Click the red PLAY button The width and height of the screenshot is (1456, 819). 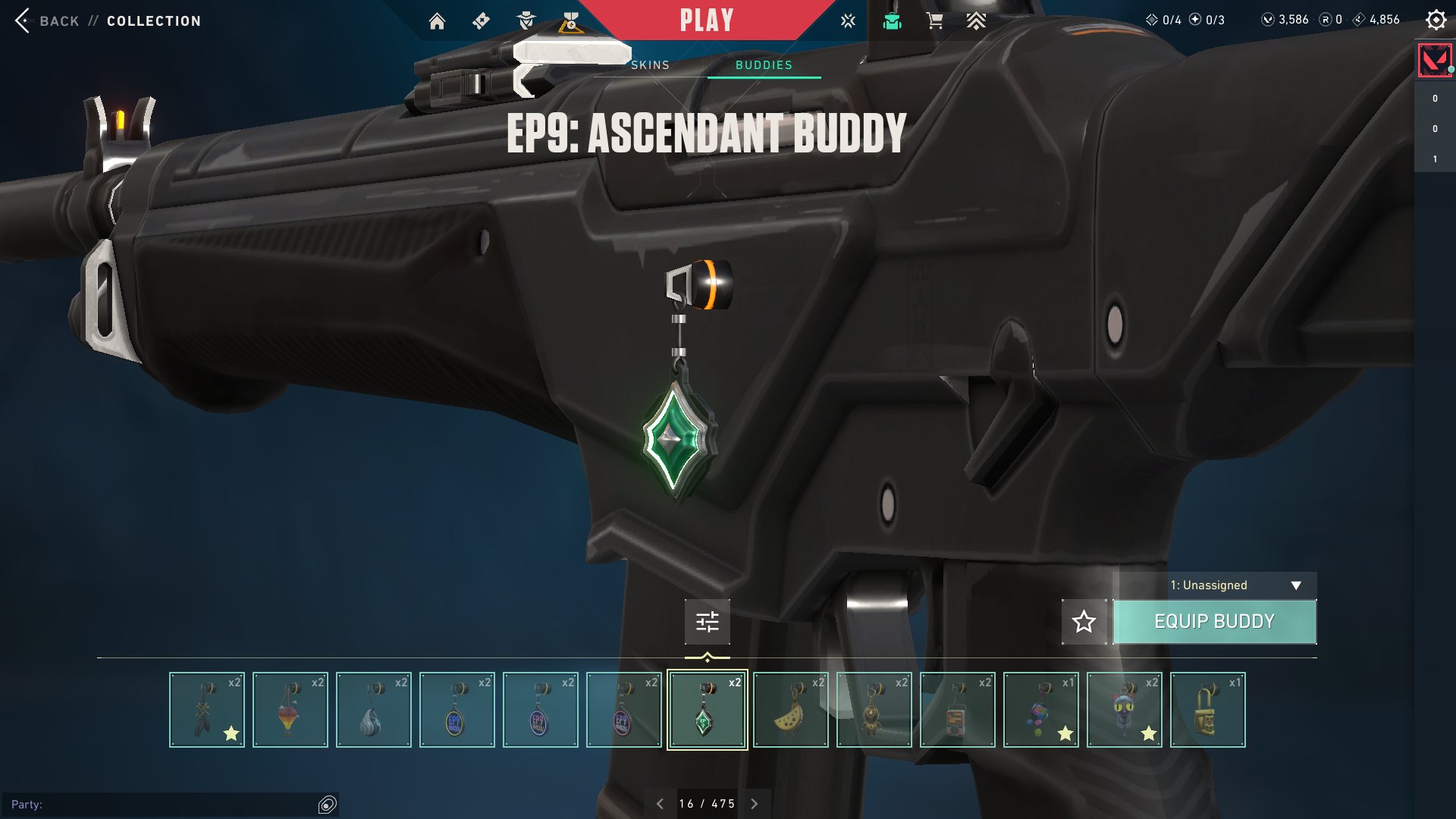click(x=706, y=20)
